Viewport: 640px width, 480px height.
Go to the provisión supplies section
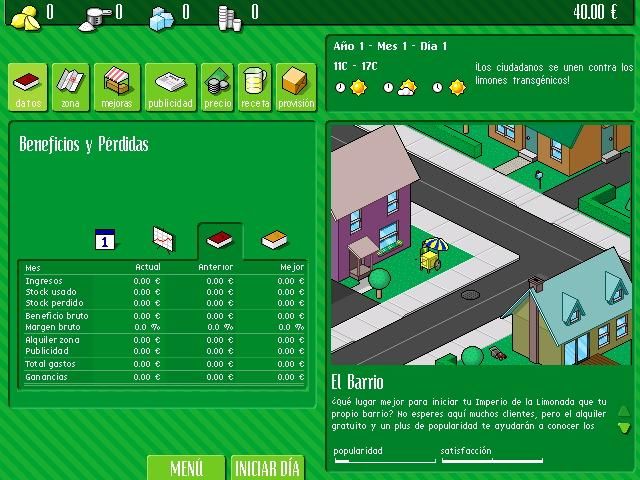point(296,88)
